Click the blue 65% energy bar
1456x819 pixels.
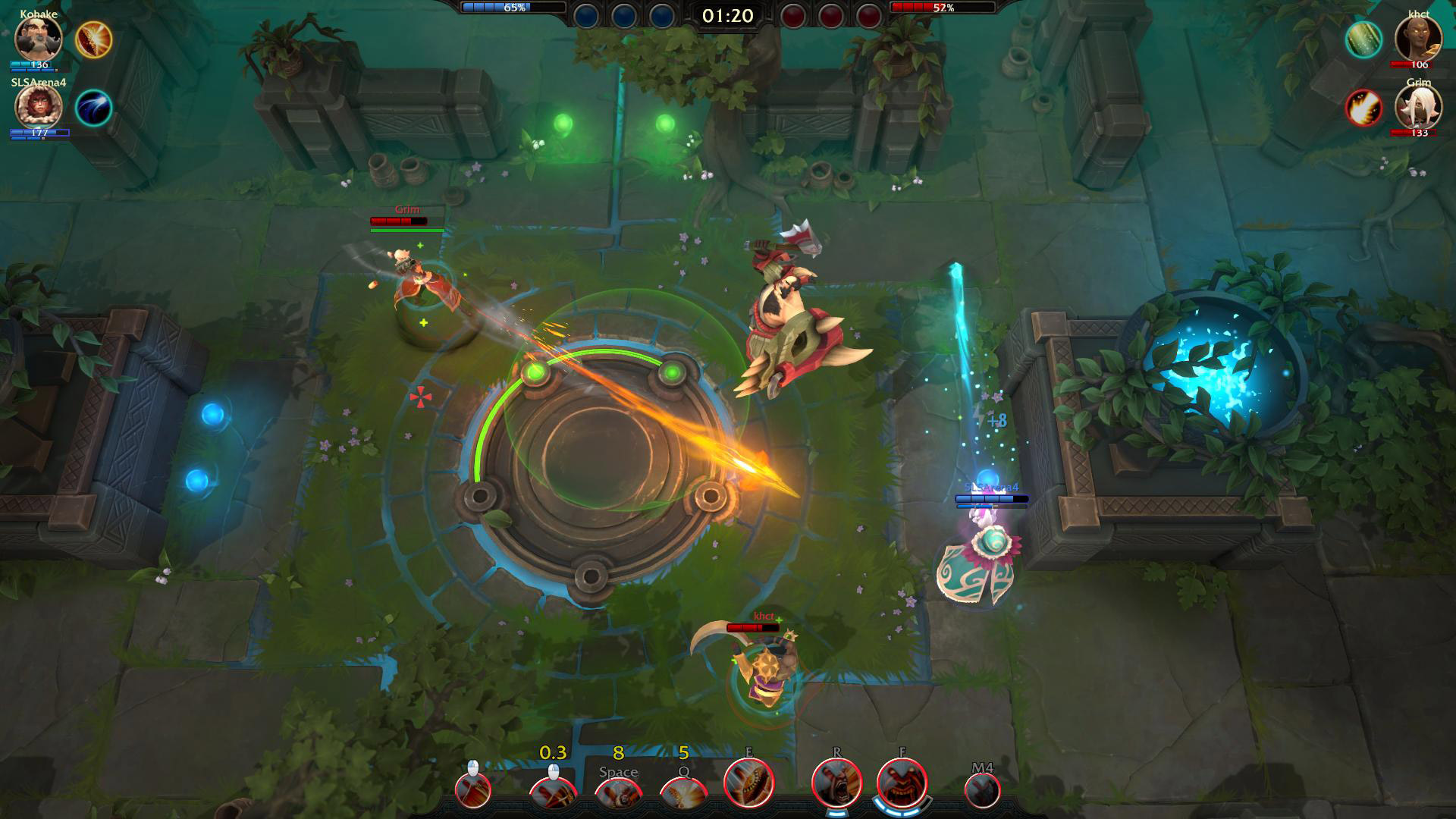[512, 8]
